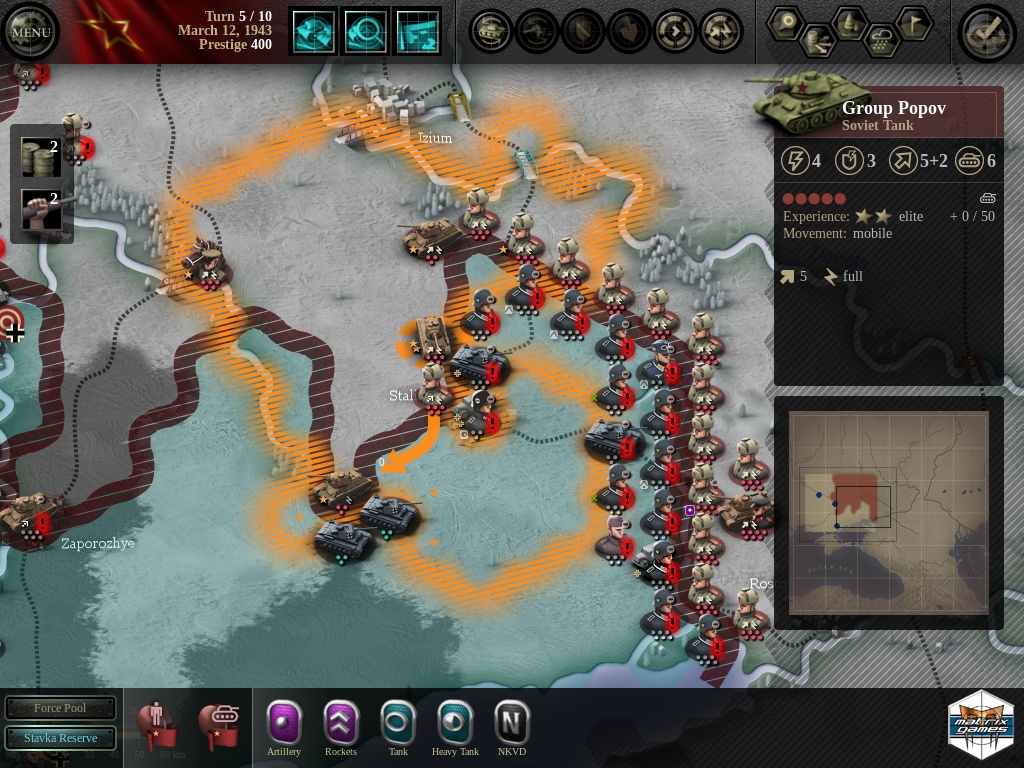This screenshot has width=1024, height=768.
Task: Click the end turn checkmark button
Action: click(x=986, y=32)
